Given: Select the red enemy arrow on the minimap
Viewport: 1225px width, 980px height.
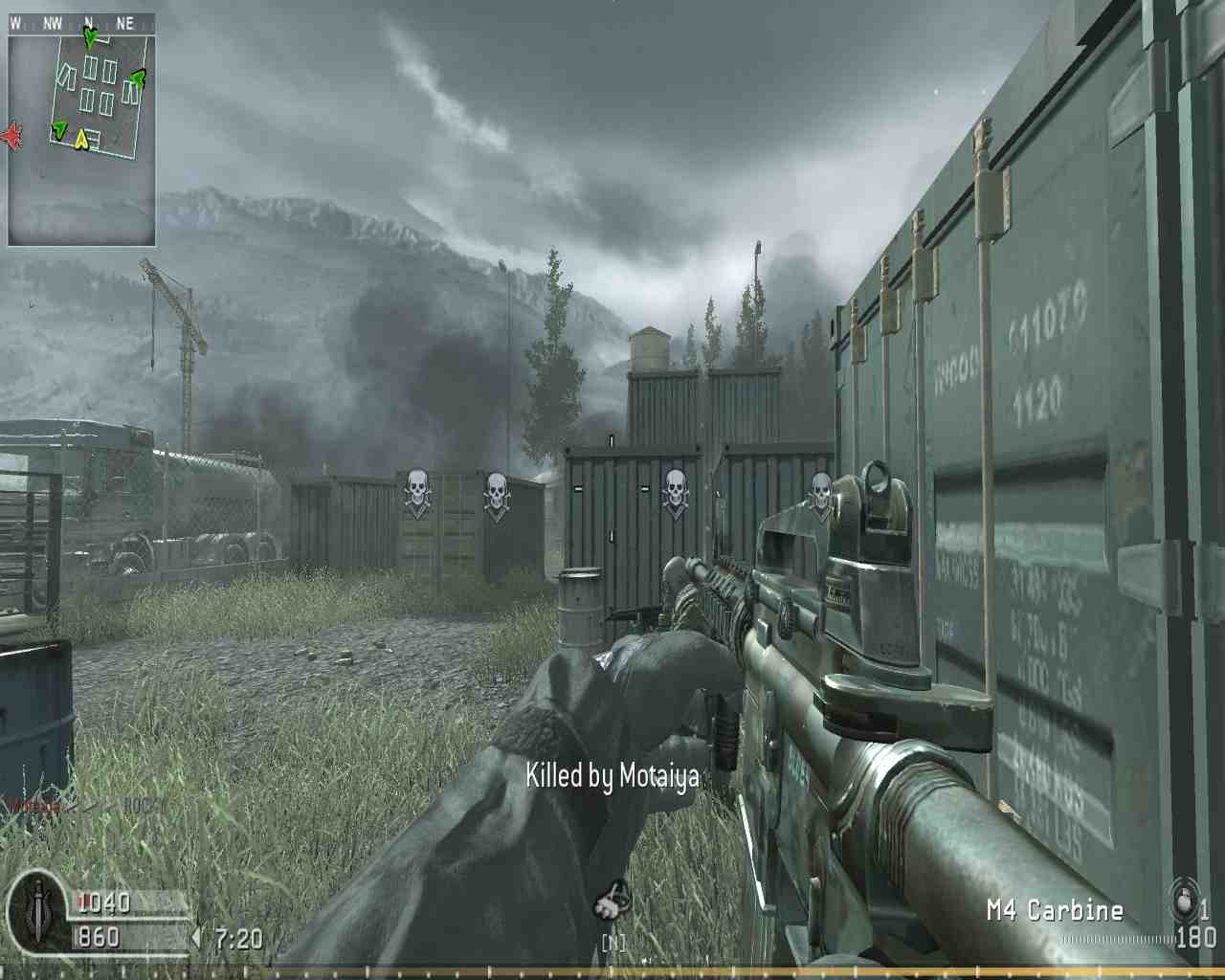Looking at the screenshot, I should click(x=12, y=136).
